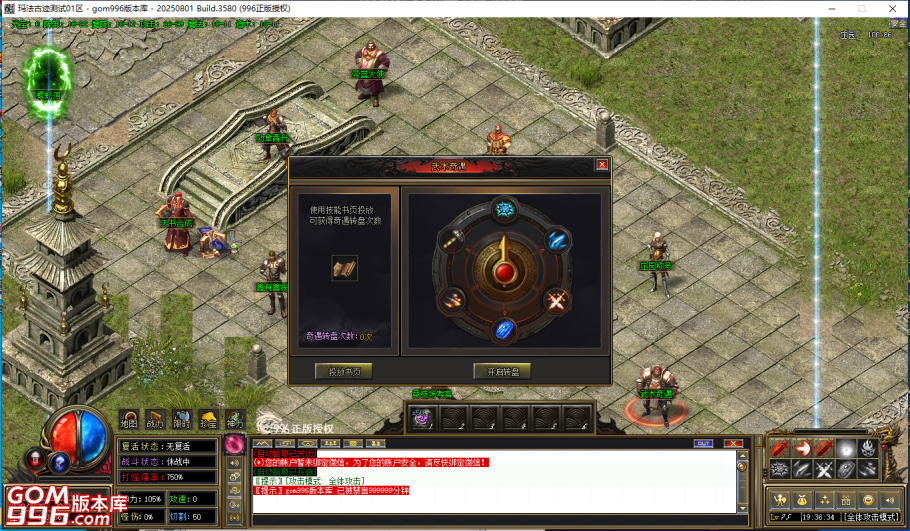Click the purple swirl hotbar skill slot
This screenshot has height=531, width=910.
[423, 417]
